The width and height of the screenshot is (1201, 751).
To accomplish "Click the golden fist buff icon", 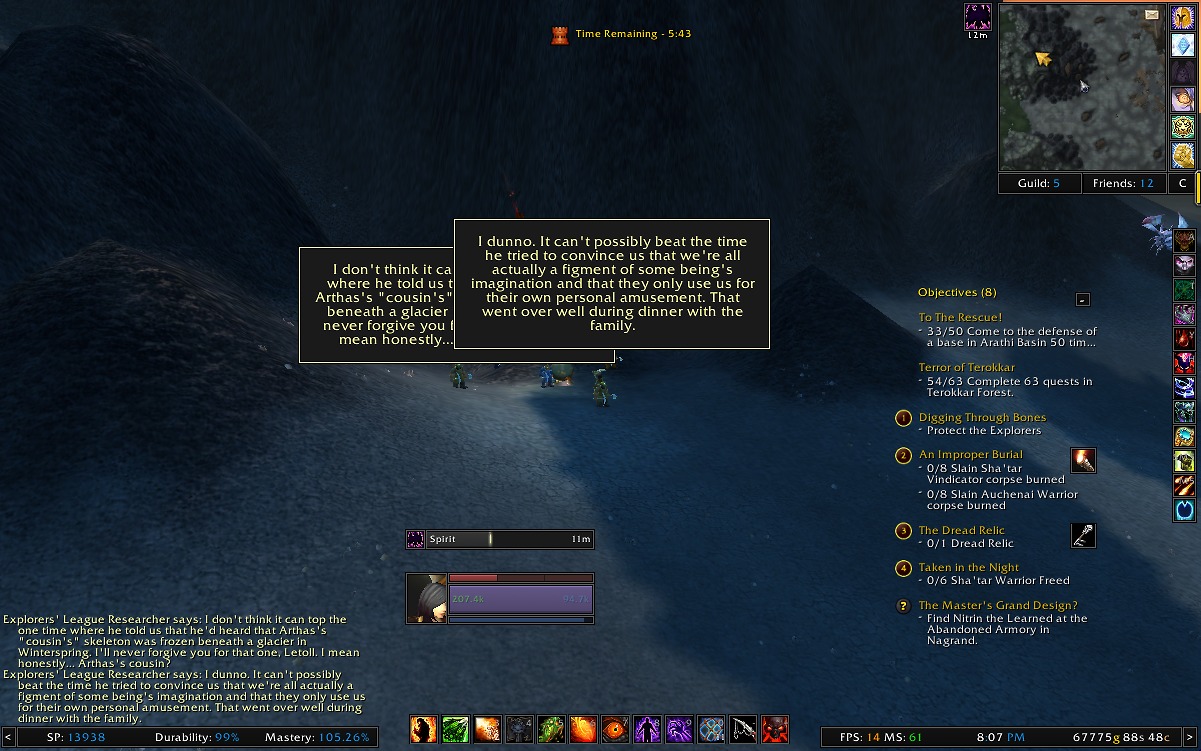I will 1183,155.
